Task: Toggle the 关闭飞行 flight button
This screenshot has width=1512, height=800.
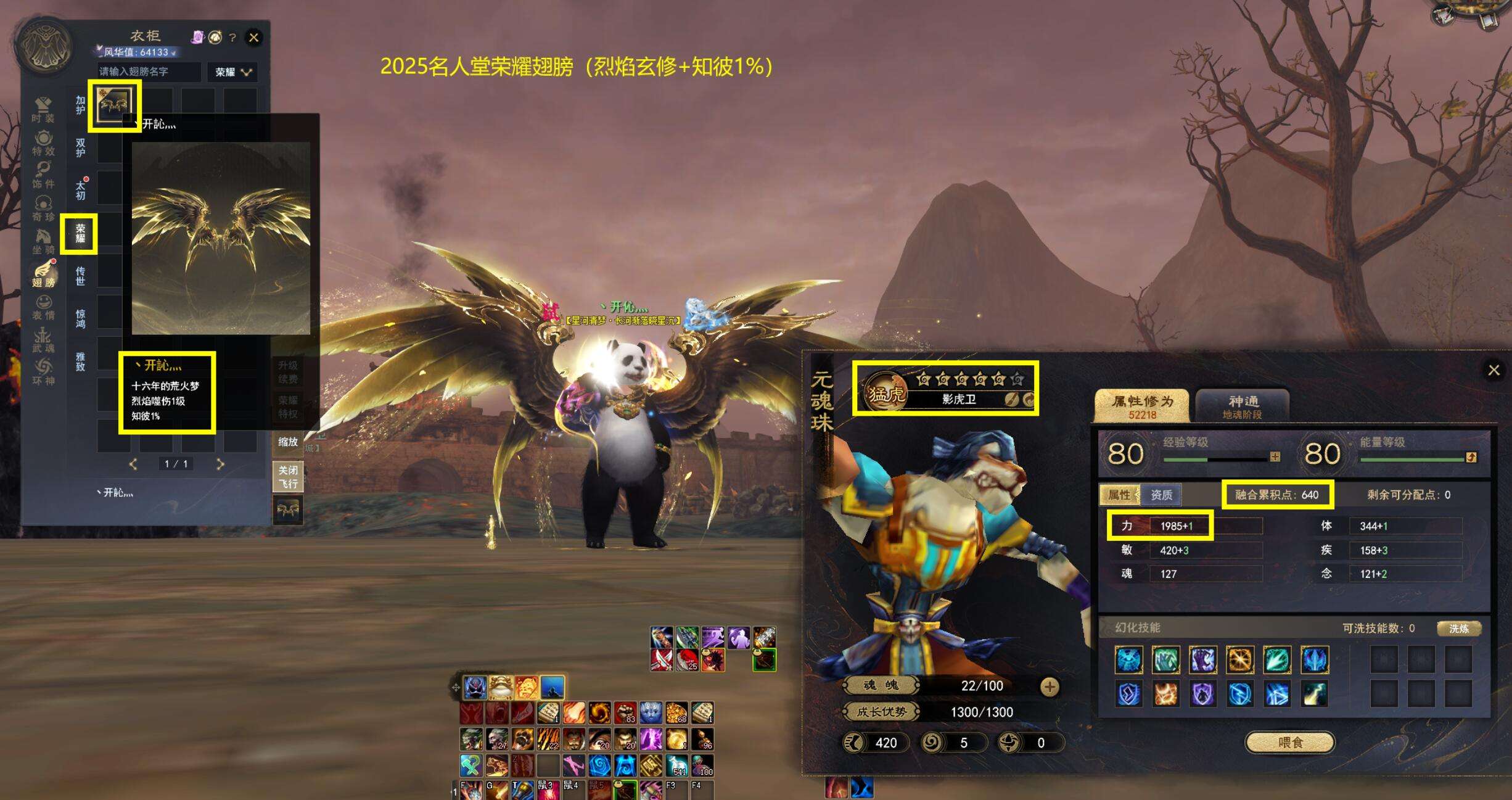Action: pyautogui.click(x=288, y=477)
